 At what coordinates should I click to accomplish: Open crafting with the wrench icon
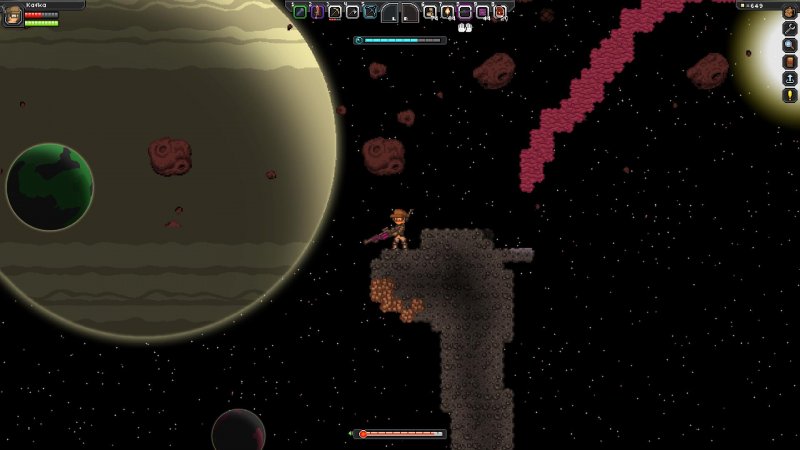click(x=789, y=29)
